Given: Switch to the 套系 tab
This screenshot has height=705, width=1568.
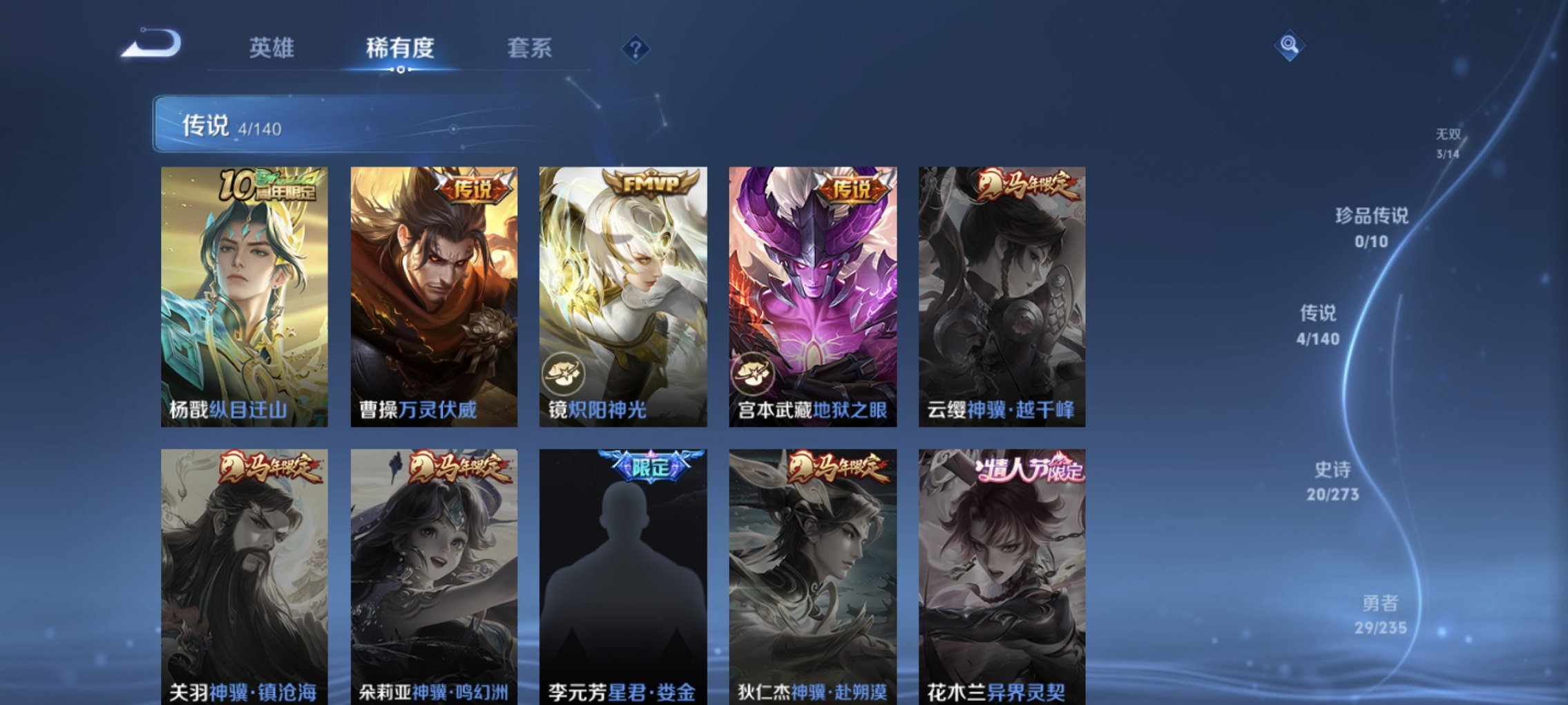Looking at the screenshot, I should pyautogui.click(x=528, y=47).
